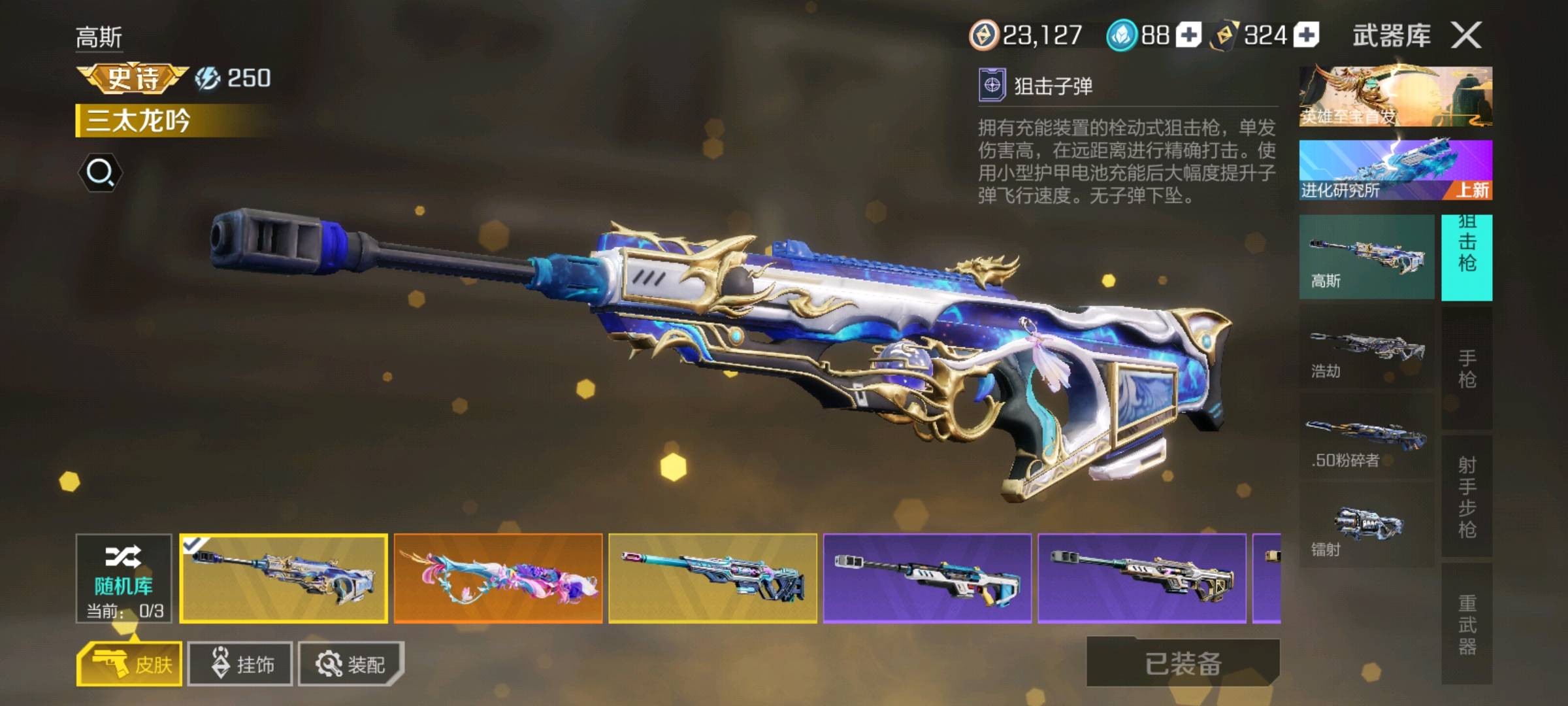Screen dimensions: 1568x706
Task: Click the 已装备 equipped button
Action: tap(1183, 663)
